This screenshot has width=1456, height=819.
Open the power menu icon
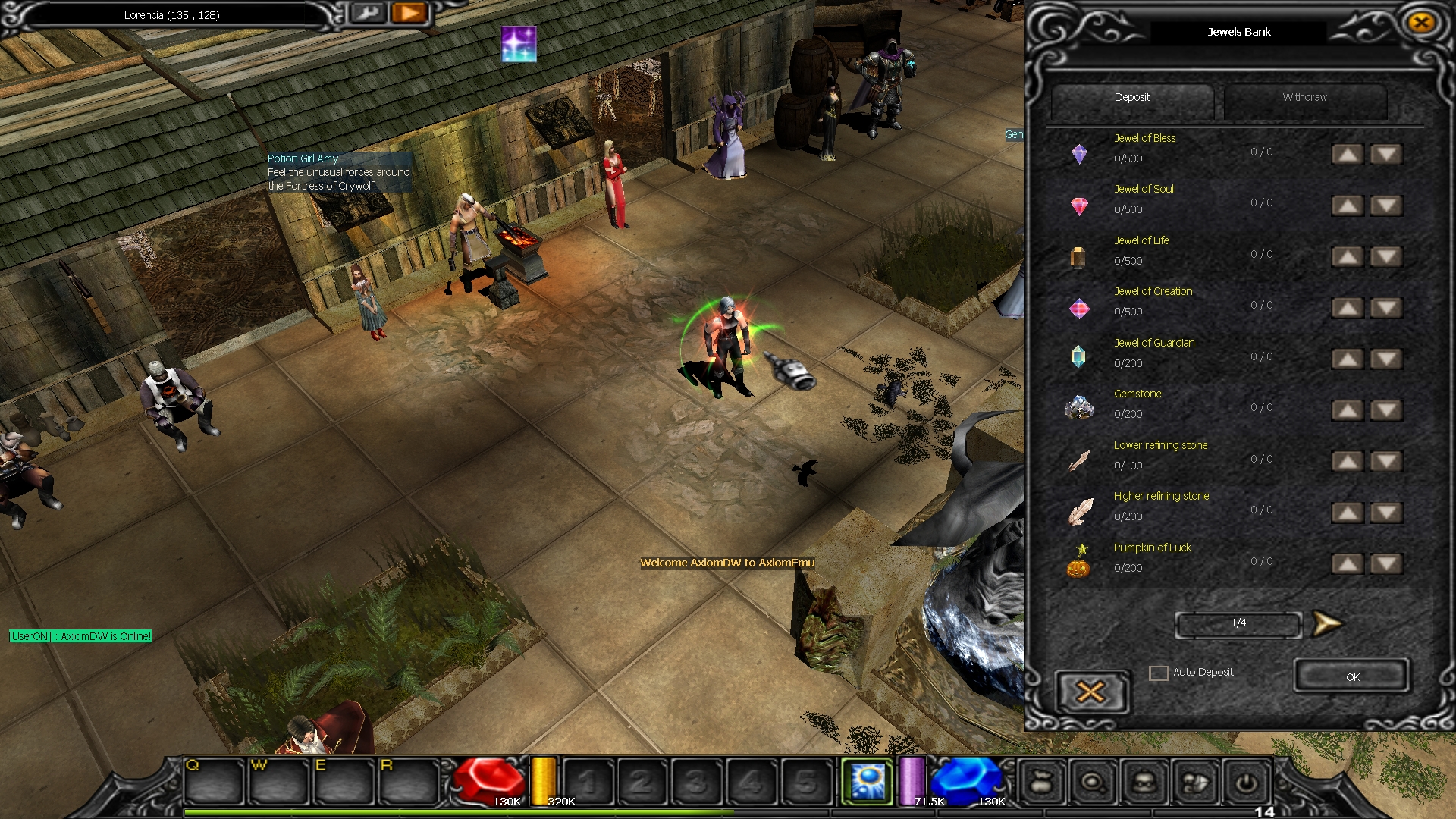click(1246, 782)
